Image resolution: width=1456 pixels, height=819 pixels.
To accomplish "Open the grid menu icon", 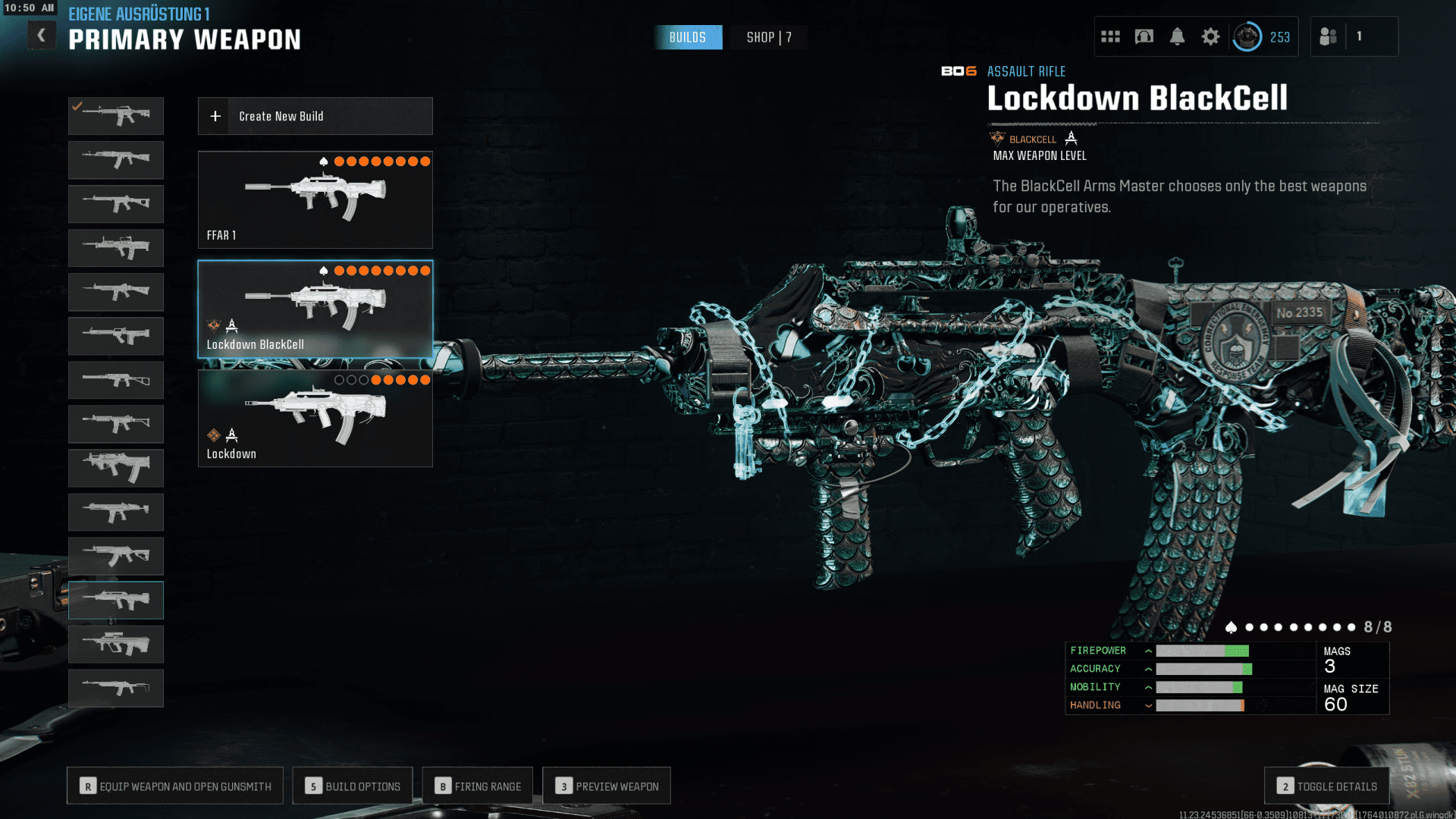I will 1110,36.
